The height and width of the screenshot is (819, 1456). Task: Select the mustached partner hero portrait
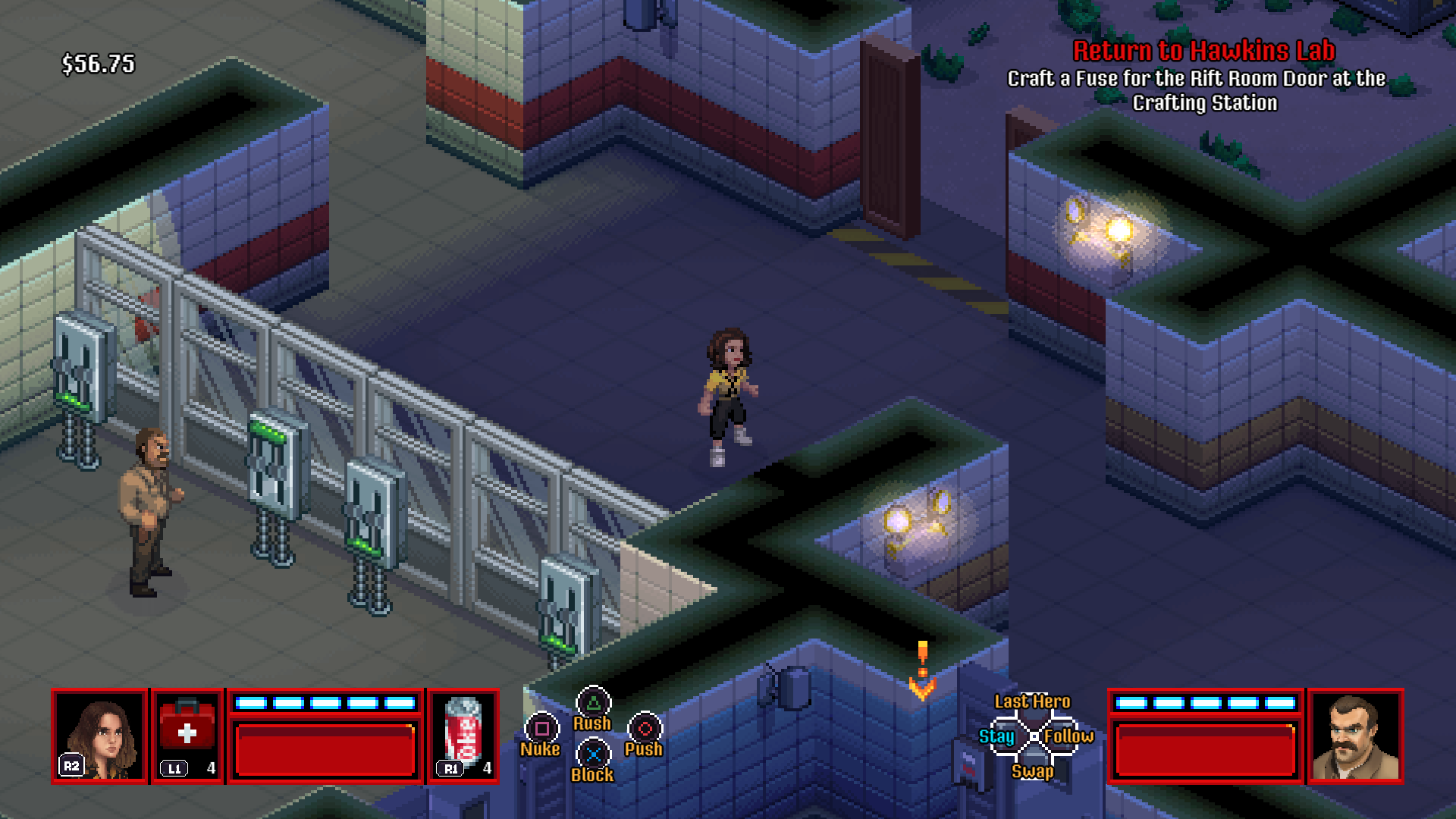tap(1355, 735)
